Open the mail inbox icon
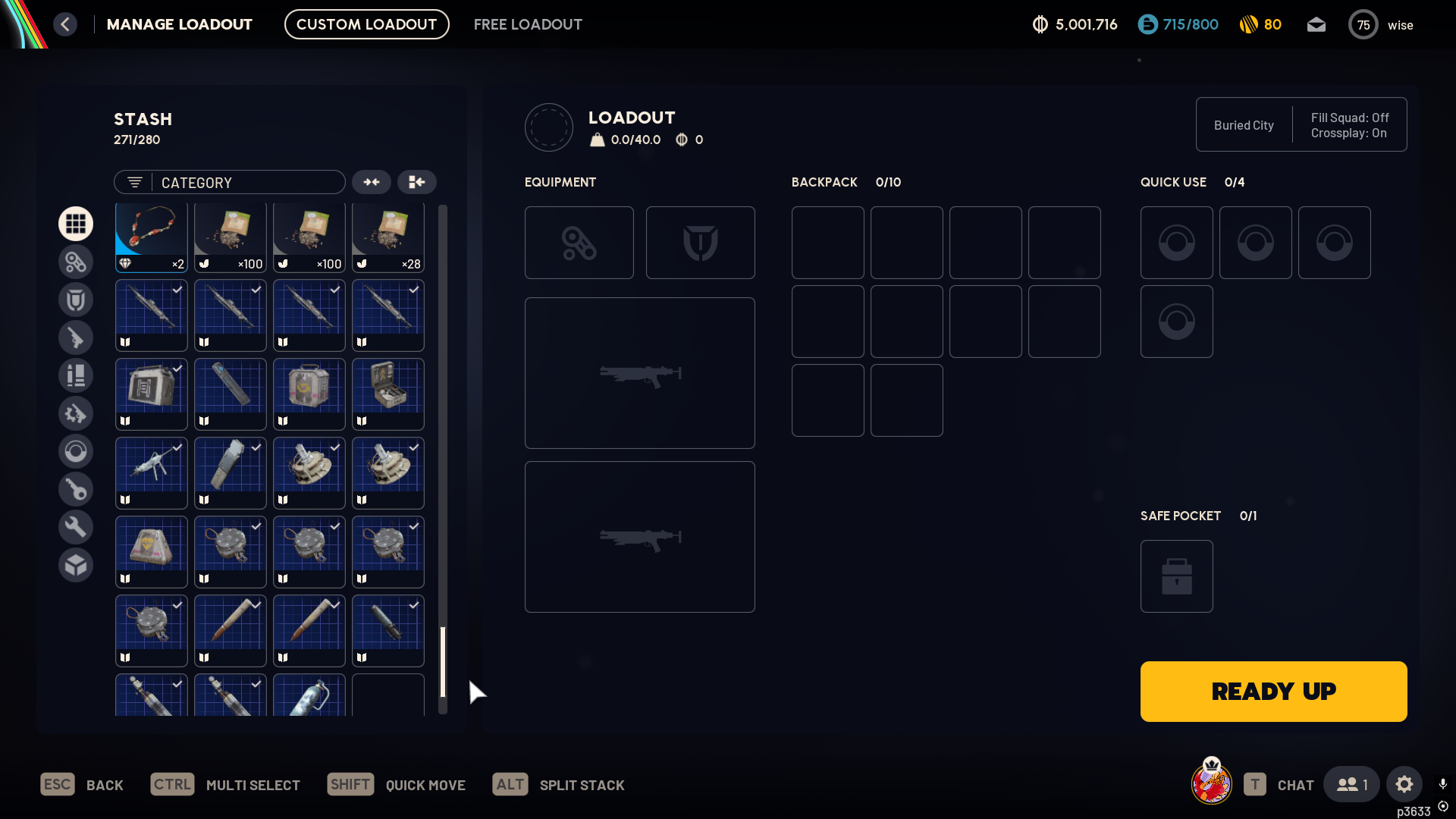Image resolution: width=1456 pixels, height=819 pixels. [x=1316, y=25]
